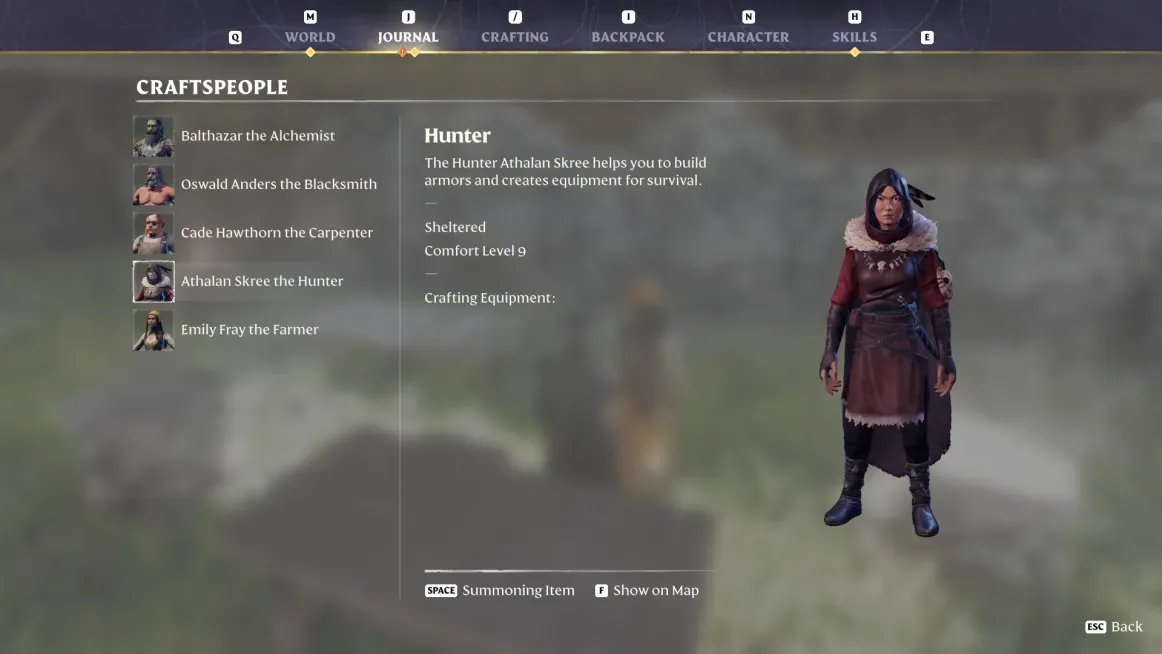
Task: Switch to the Skills tab
Action: coord(854,37)
